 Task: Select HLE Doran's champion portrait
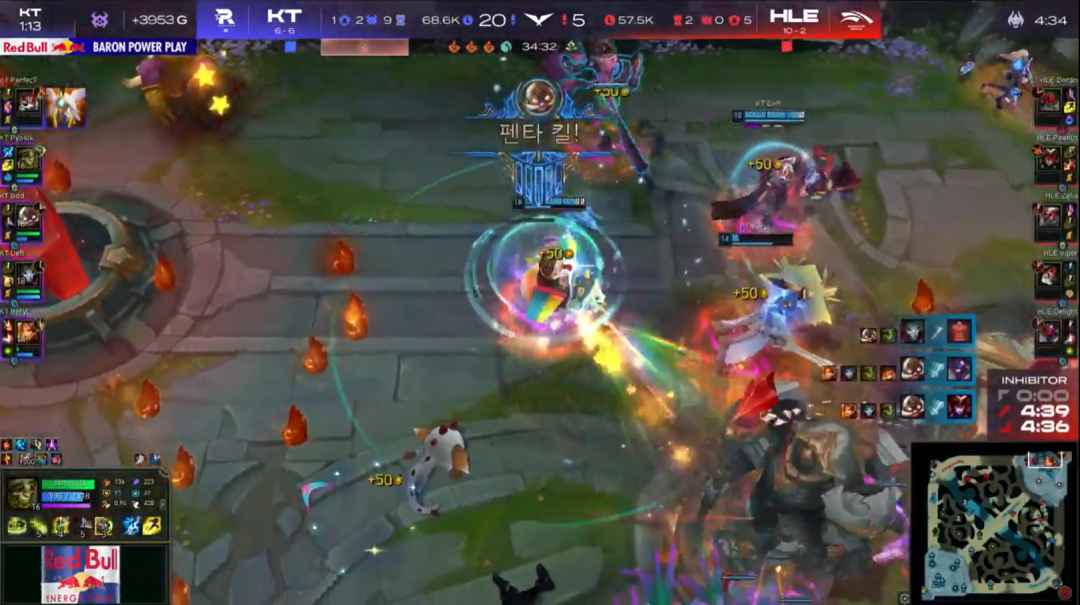click(1049, 102)
